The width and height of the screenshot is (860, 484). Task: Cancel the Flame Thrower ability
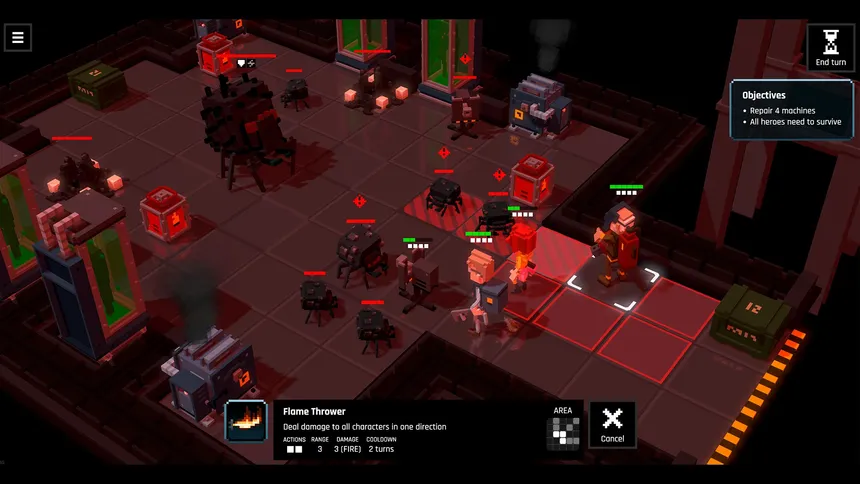coord(612,424)
